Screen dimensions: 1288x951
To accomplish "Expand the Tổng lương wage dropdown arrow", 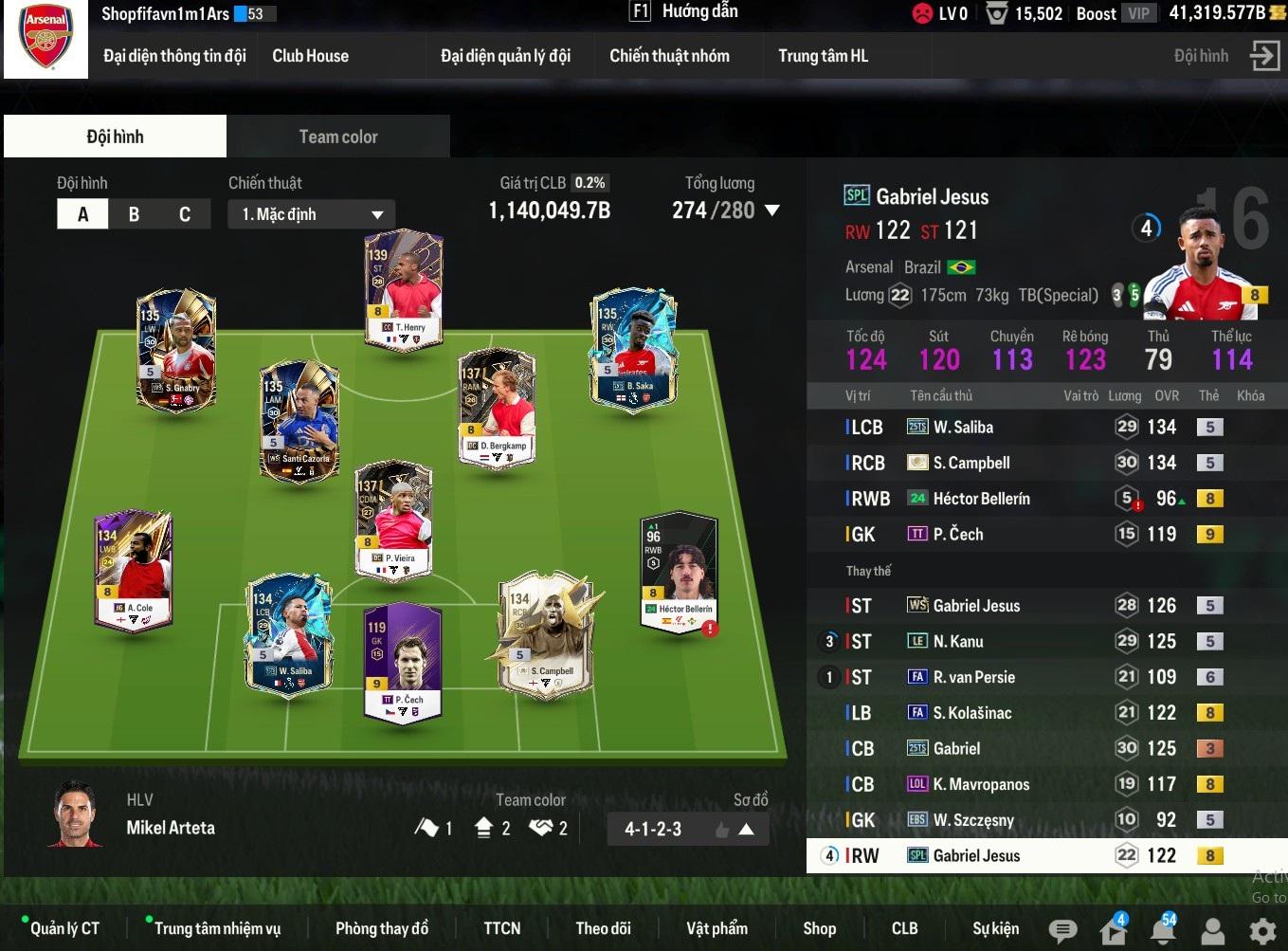I will tap(772, 210).
